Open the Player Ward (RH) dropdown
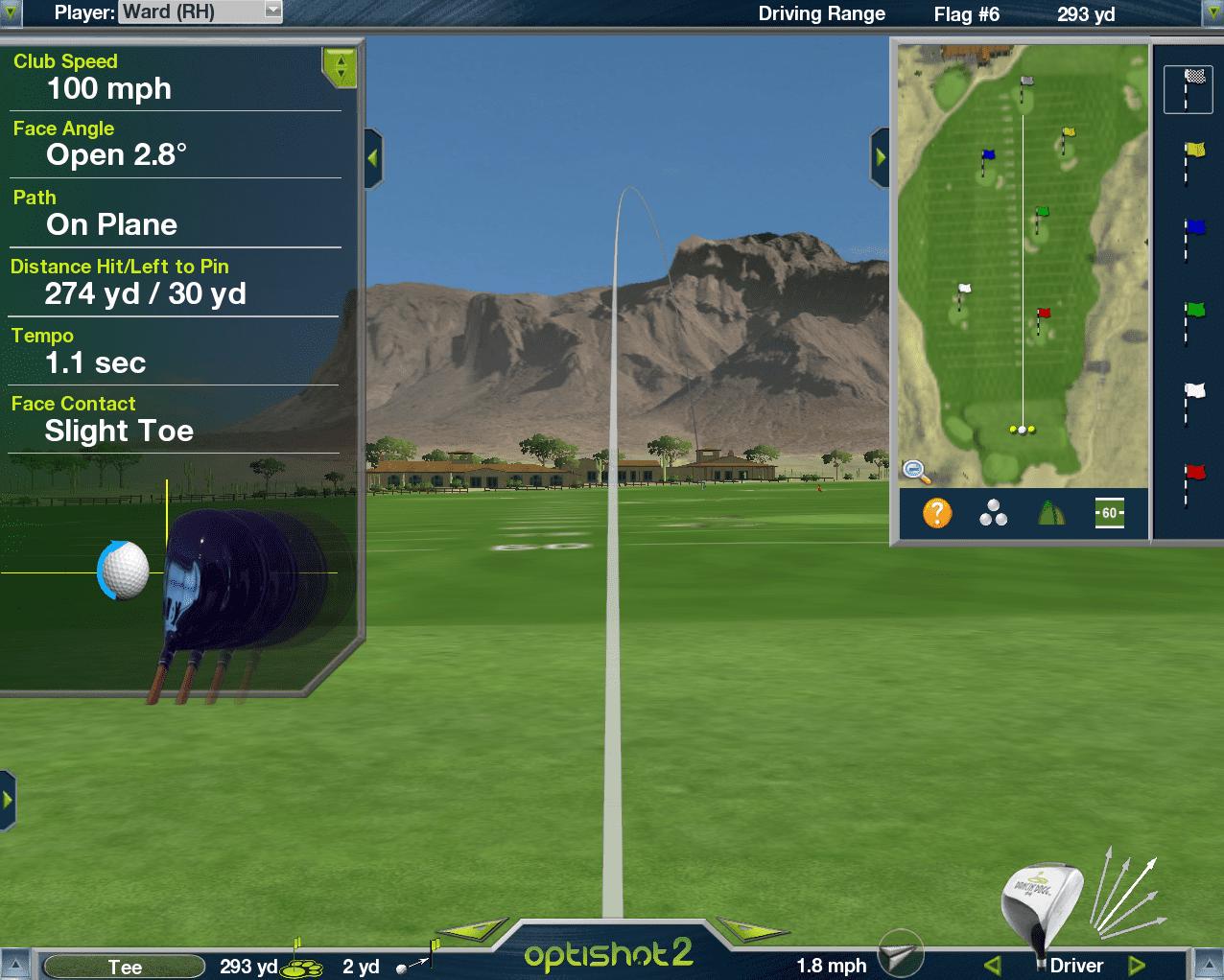 point(272,12)
